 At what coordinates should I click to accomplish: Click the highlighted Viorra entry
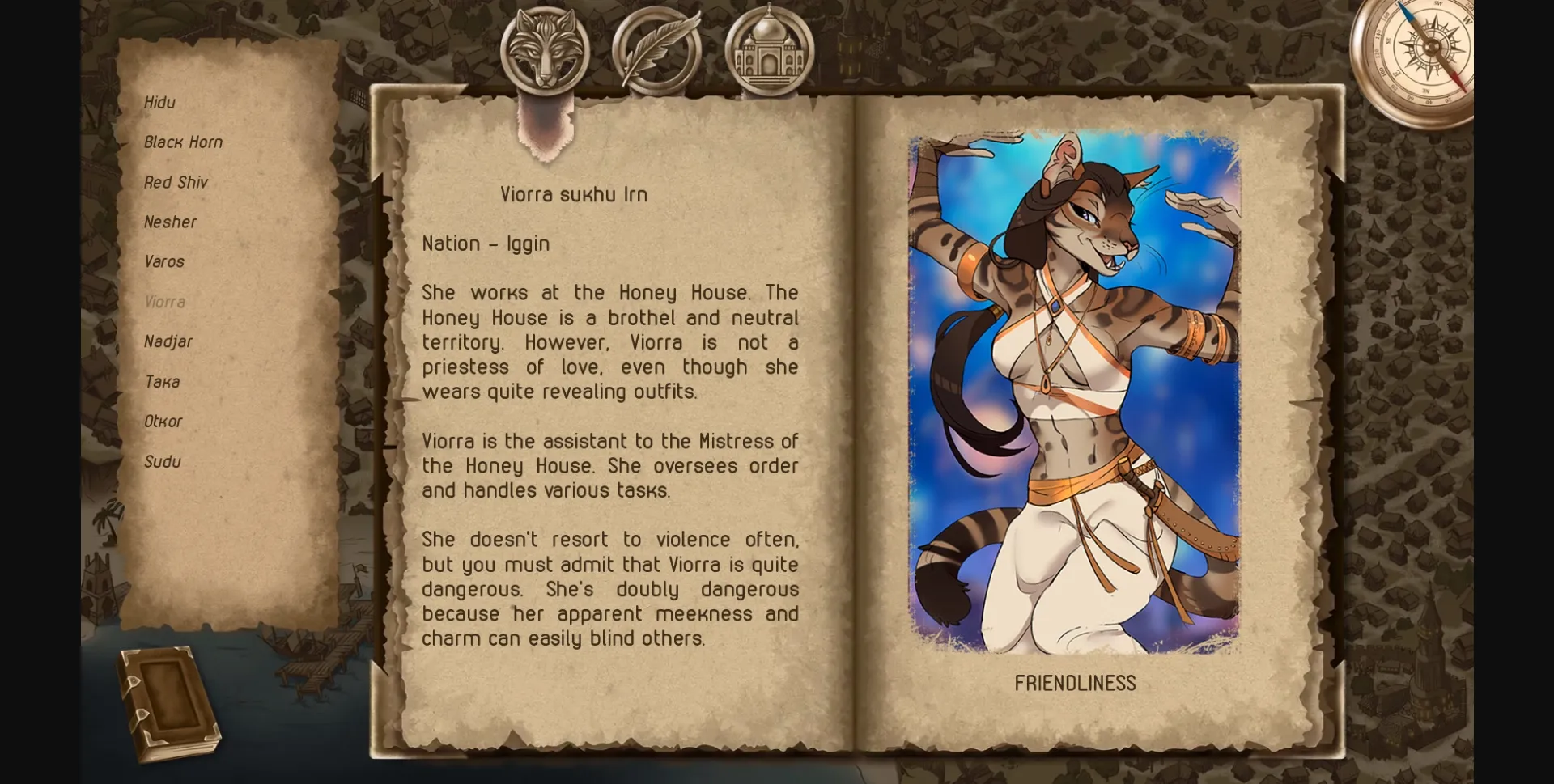coord(164,301)
